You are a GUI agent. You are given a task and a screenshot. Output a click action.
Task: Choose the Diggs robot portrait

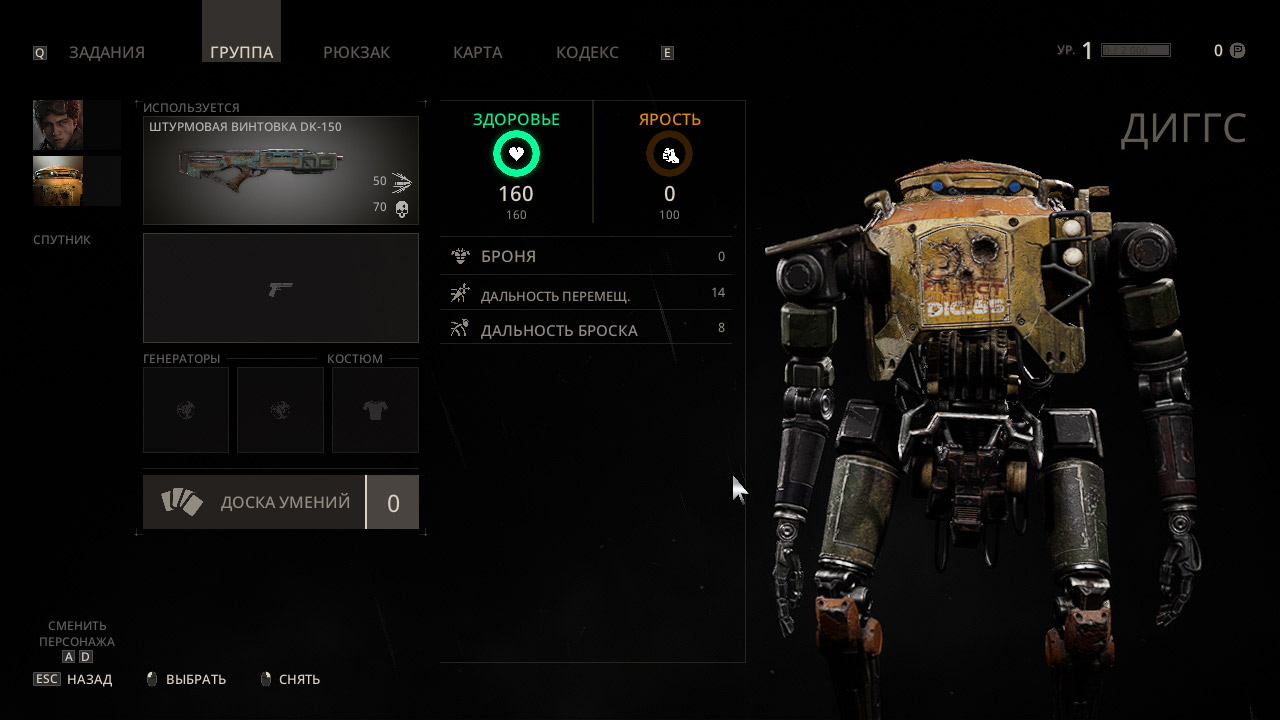point(58,181)
